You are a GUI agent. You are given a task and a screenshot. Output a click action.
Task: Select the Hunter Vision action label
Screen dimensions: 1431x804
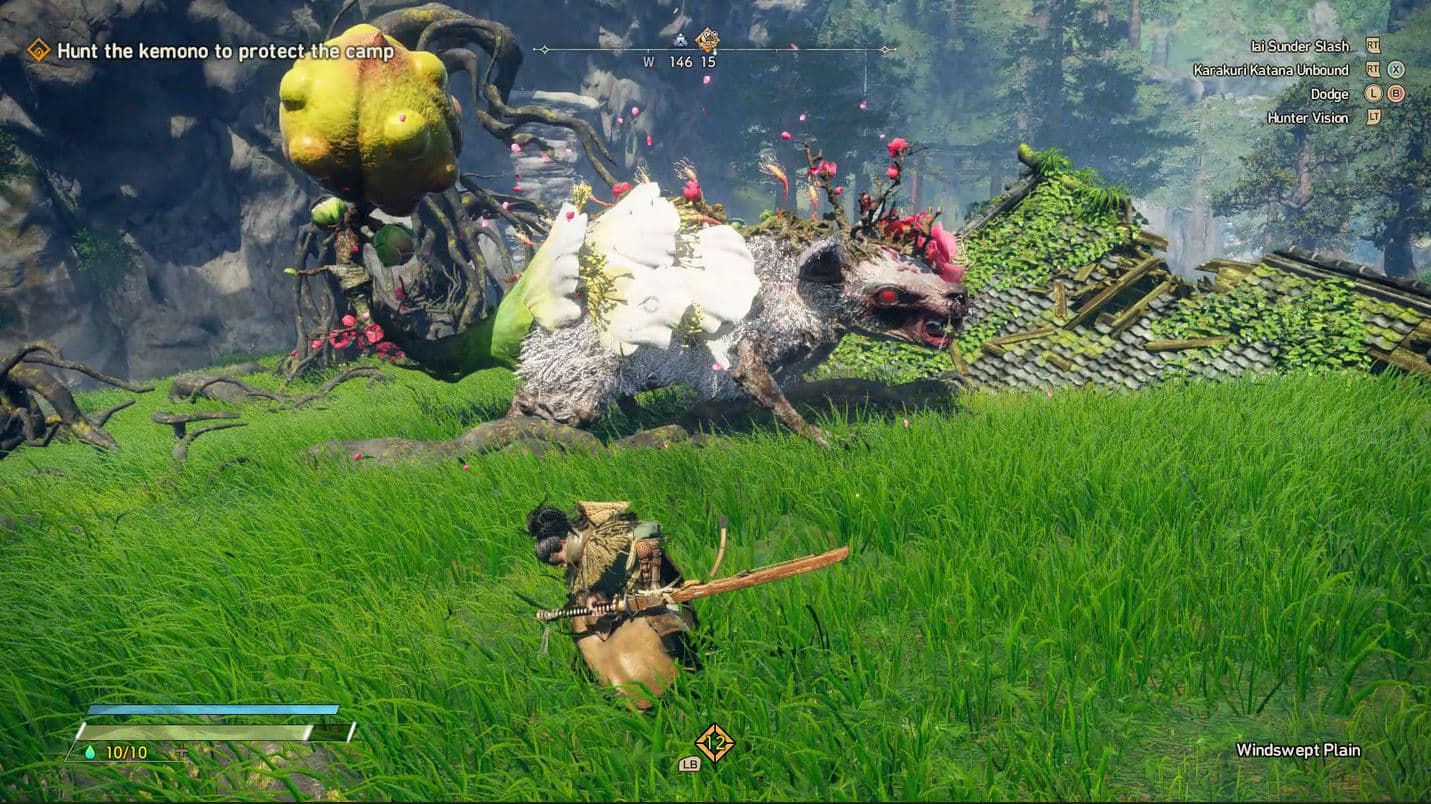pyautogui.click(x=1307, y=118)
